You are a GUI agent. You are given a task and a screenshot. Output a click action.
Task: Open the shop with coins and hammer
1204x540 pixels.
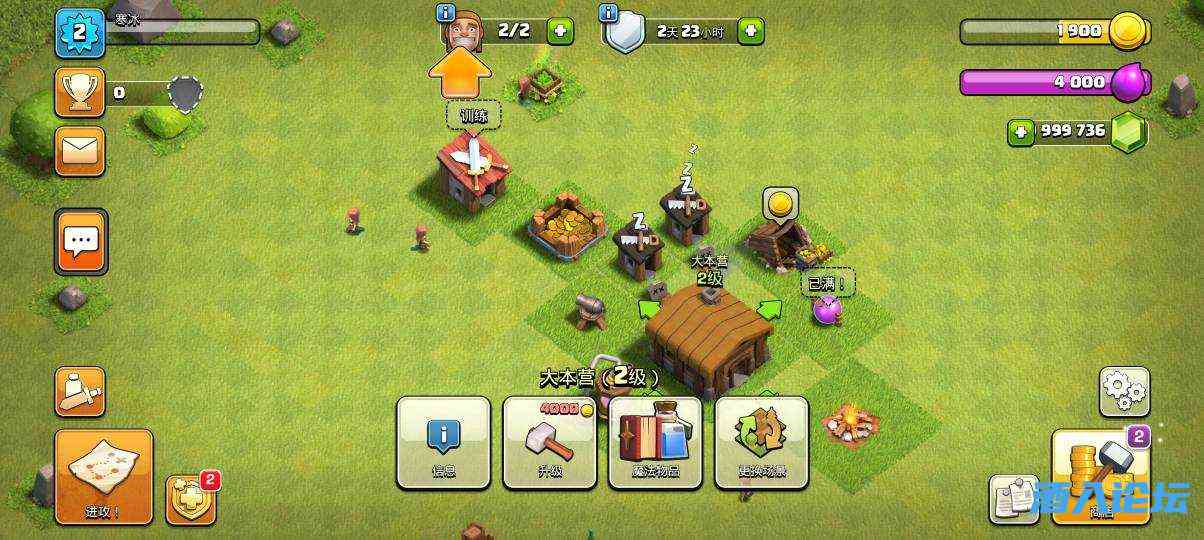click(1100, 476)
